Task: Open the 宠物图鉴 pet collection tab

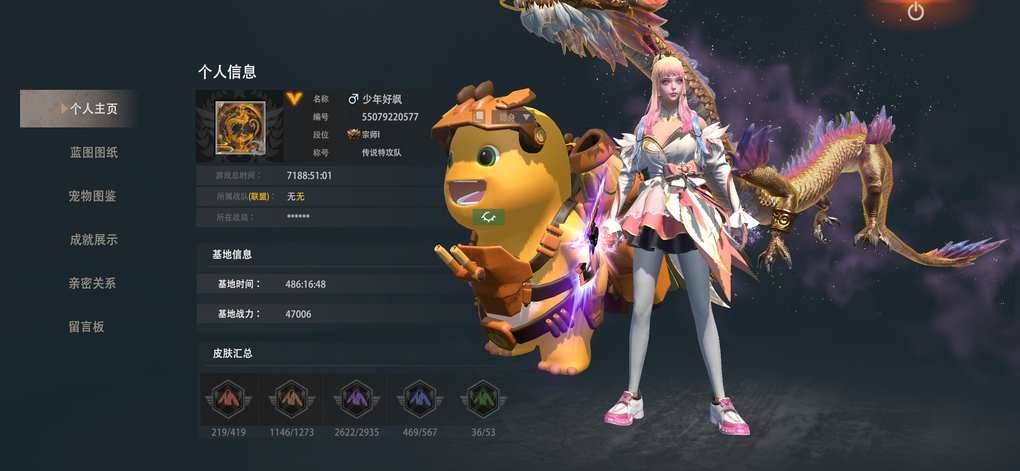Action: 92,196
